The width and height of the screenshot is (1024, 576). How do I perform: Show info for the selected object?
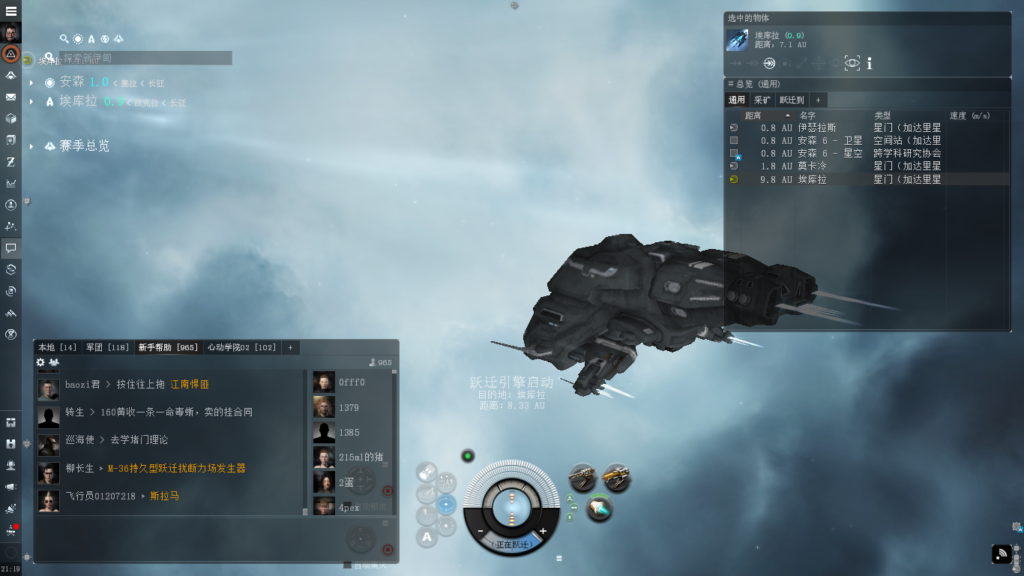(x=869, y=63)
